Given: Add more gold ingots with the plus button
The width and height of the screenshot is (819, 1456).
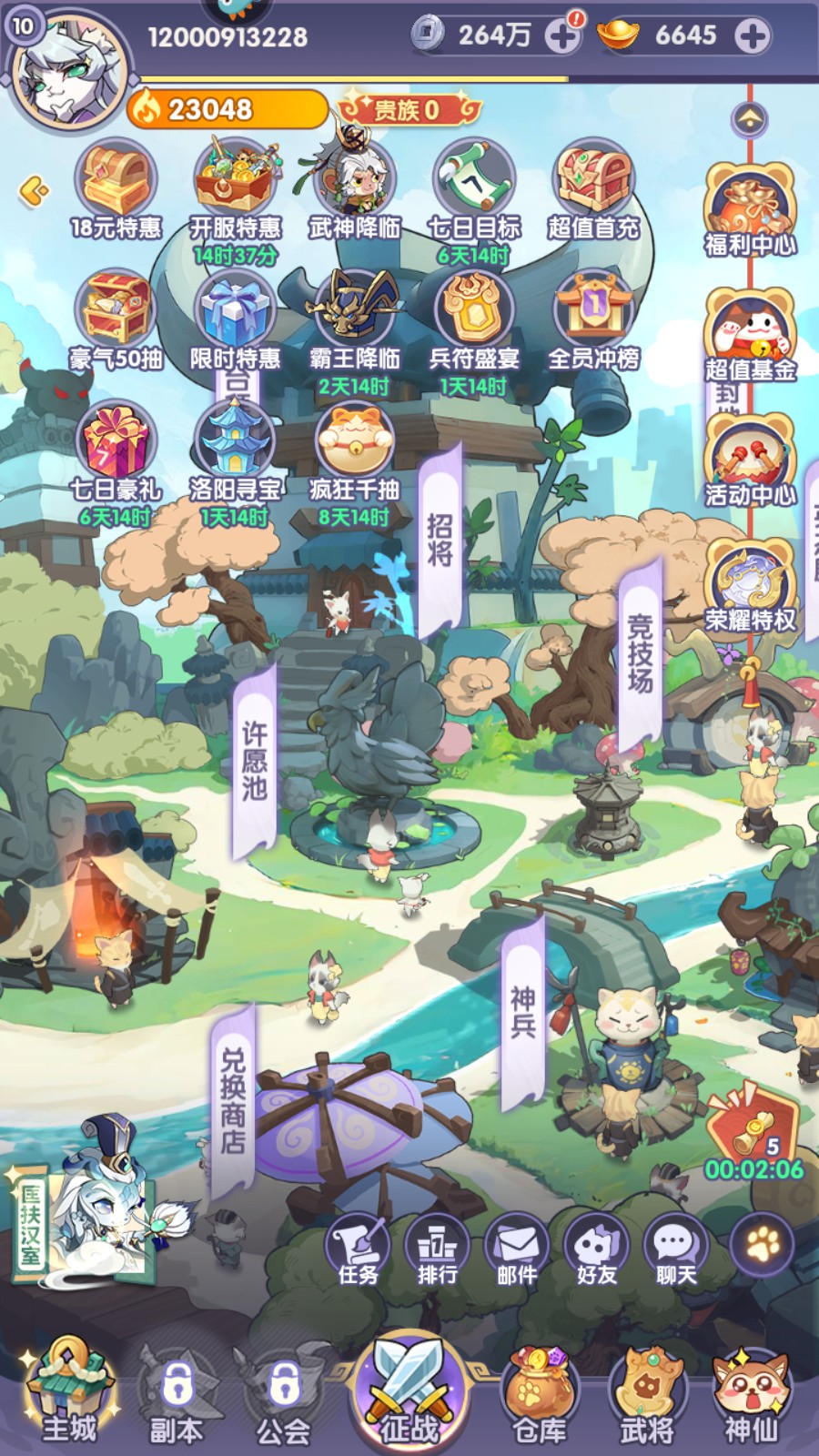Looking at the screenshot, I should [x=752, y=36].
